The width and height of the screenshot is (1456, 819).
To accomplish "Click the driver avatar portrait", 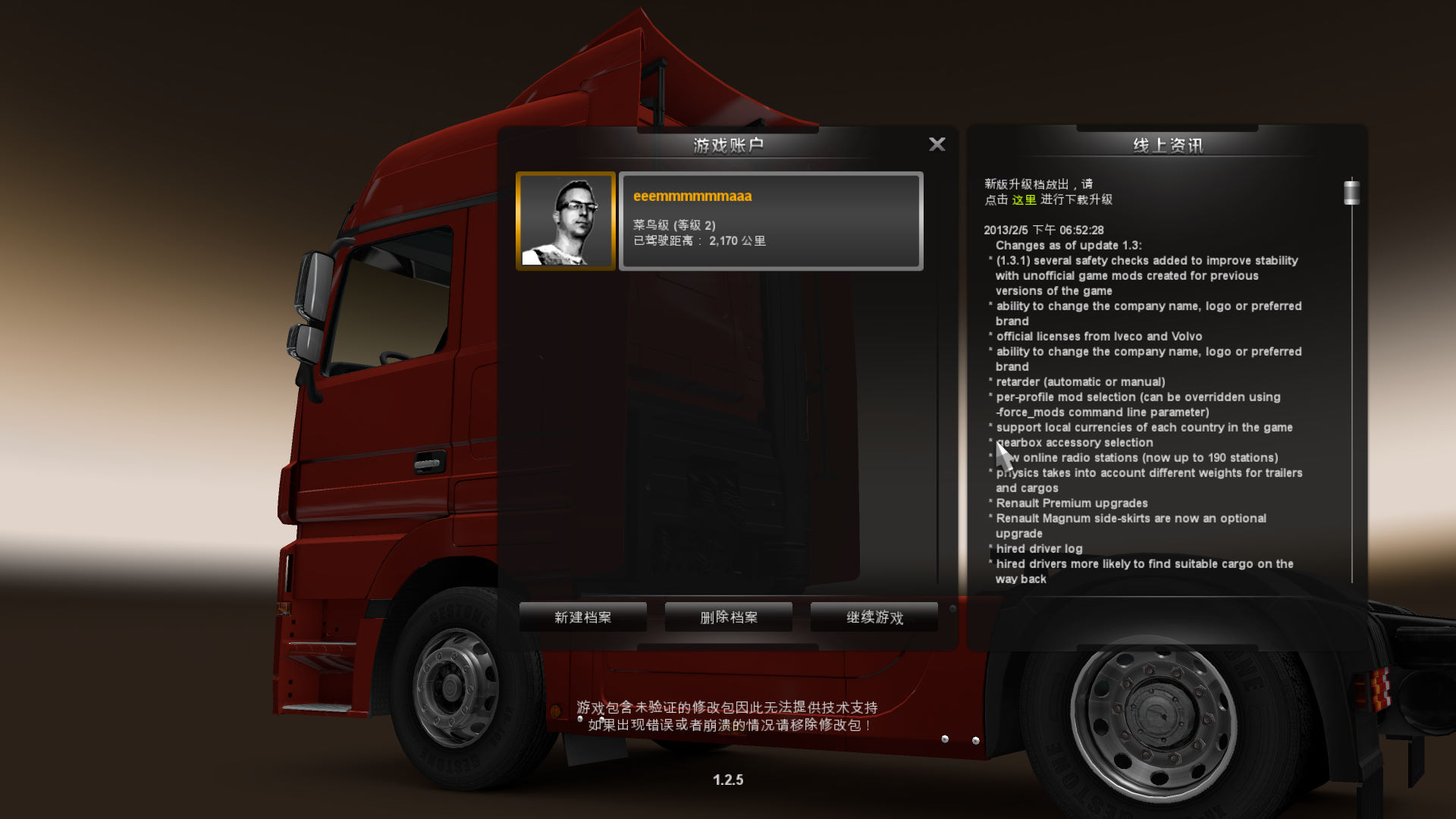I will pos(566,221).
